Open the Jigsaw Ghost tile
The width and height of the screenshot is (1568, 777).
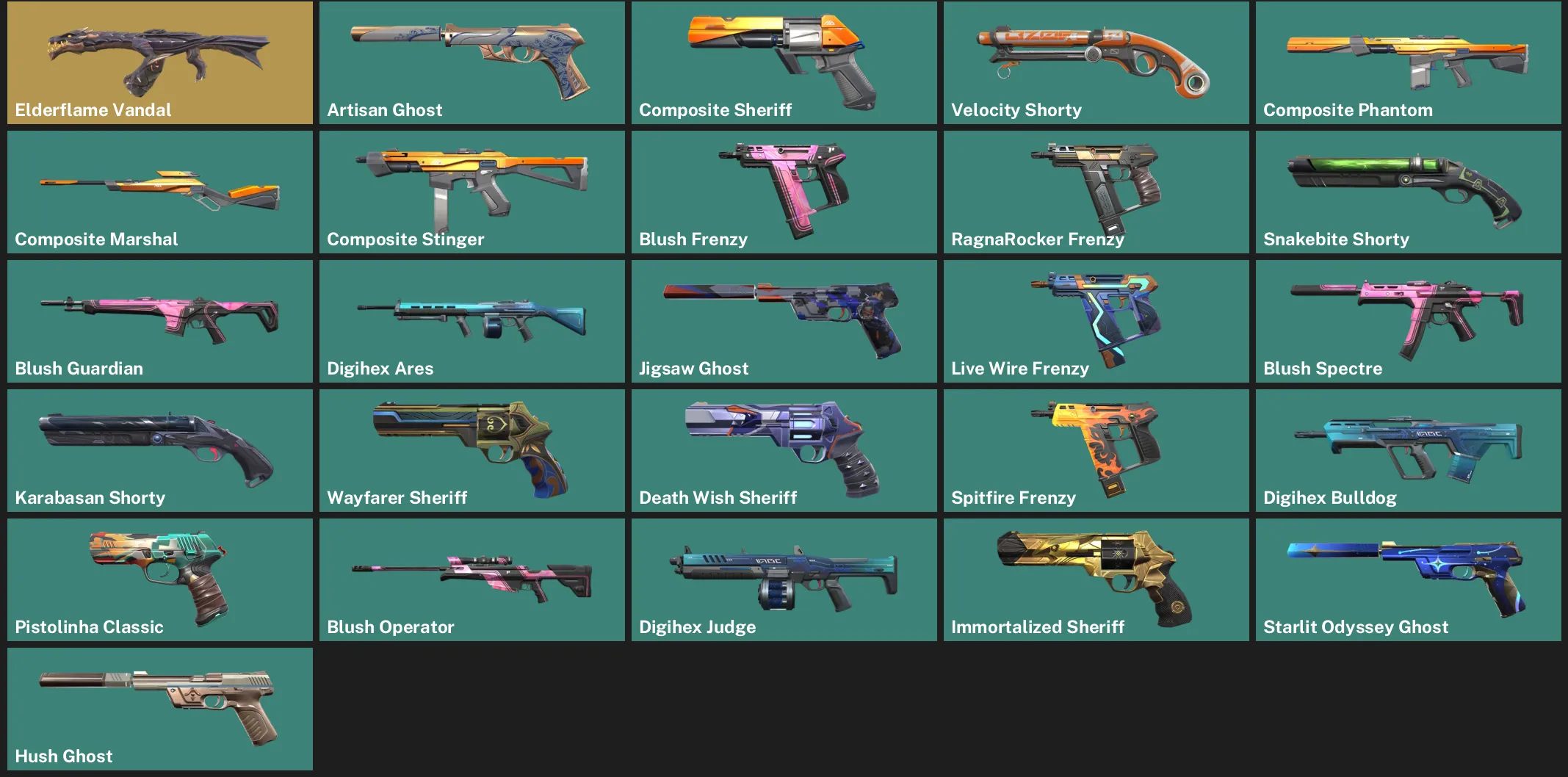(782, 321)
